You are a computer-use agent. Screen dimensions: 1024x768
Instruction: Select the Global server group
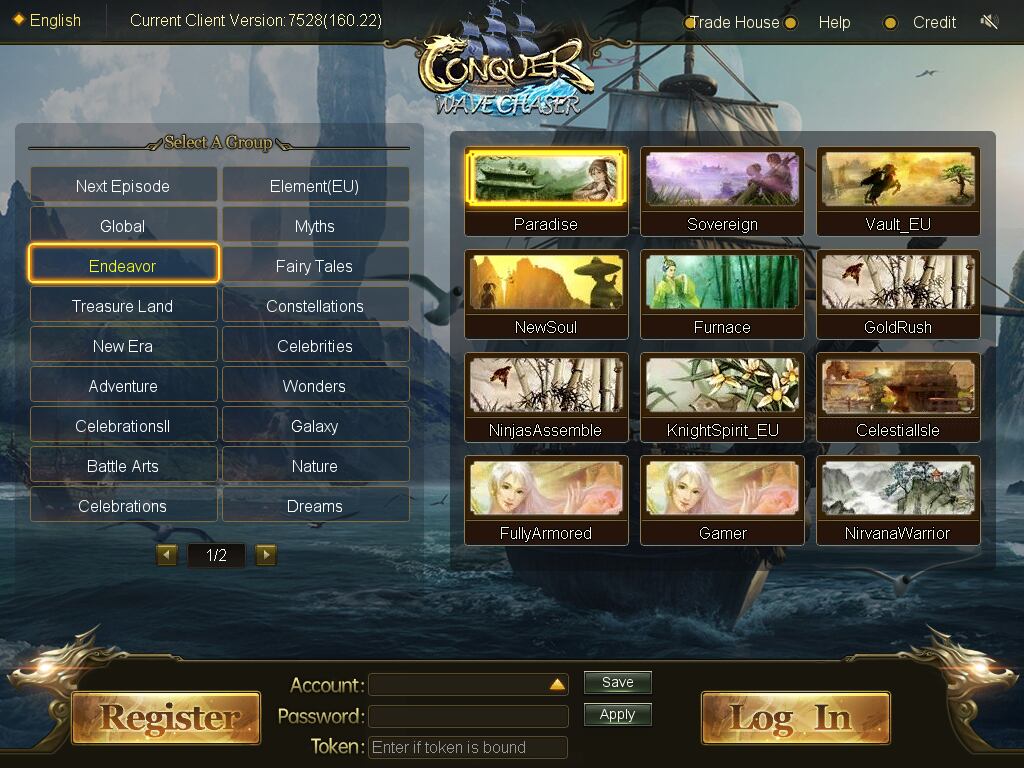(x=123, y=226)
